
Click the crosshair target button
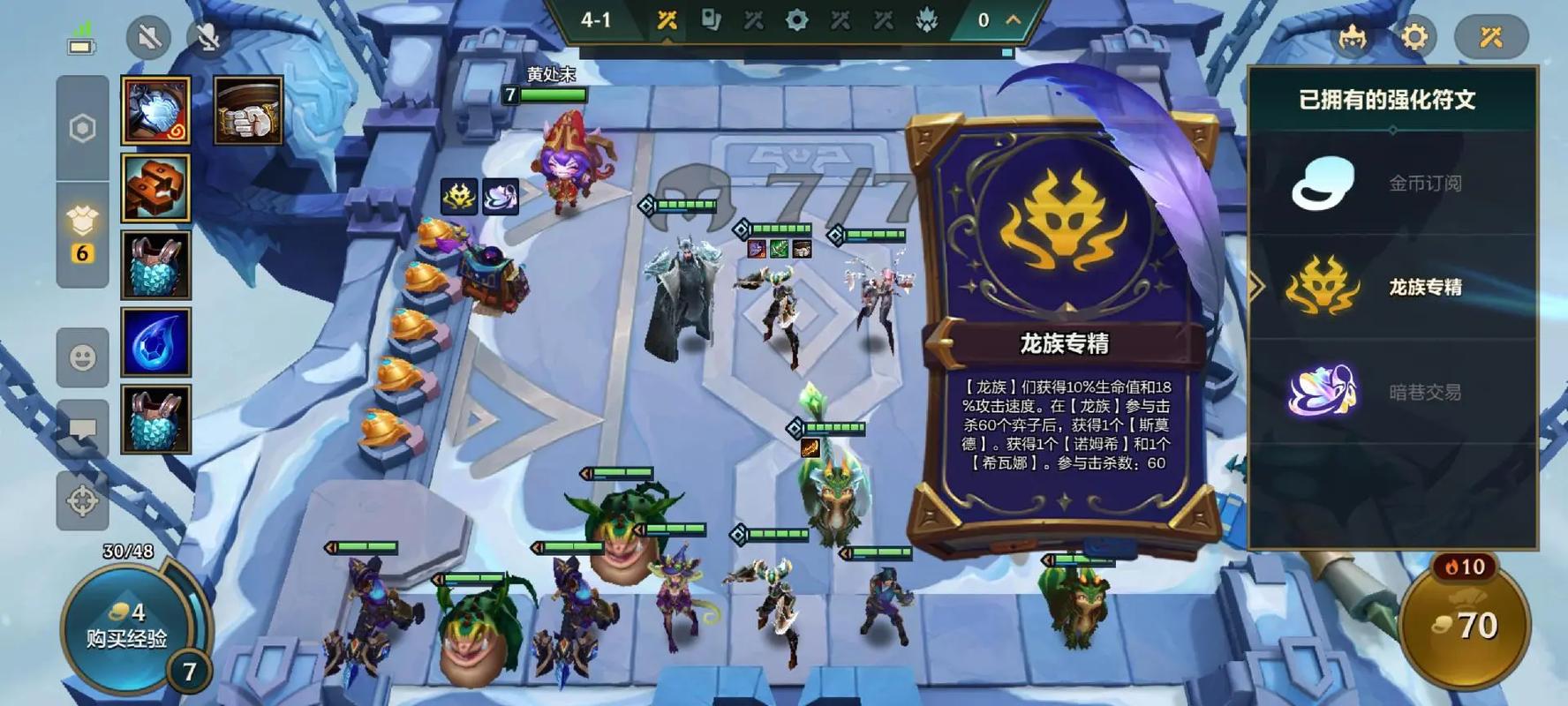click(x=82, y=501)
